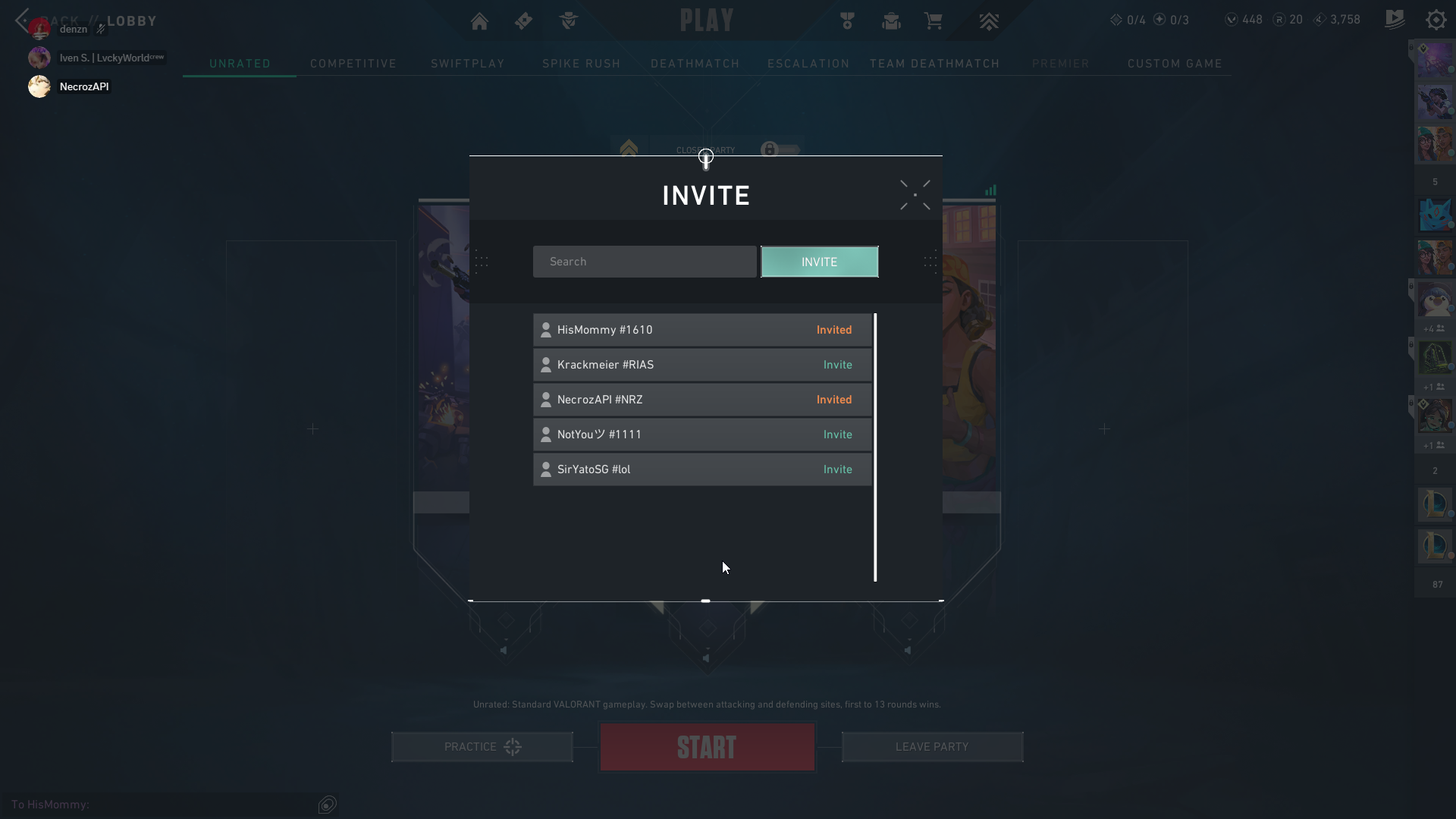Click the Search field in the Invite dialog
The image size is (1456, 819).
[x=644, y=262]
